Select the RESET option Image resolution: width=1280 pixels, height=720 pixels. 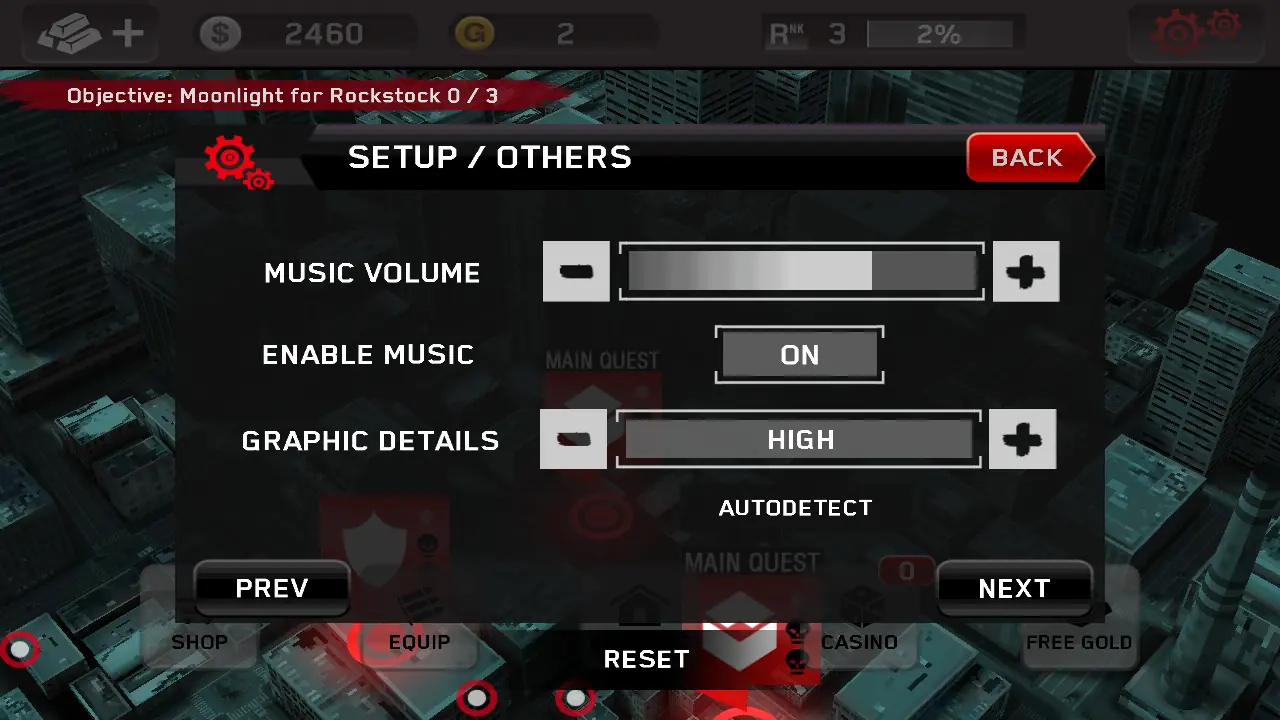point(646,659)
